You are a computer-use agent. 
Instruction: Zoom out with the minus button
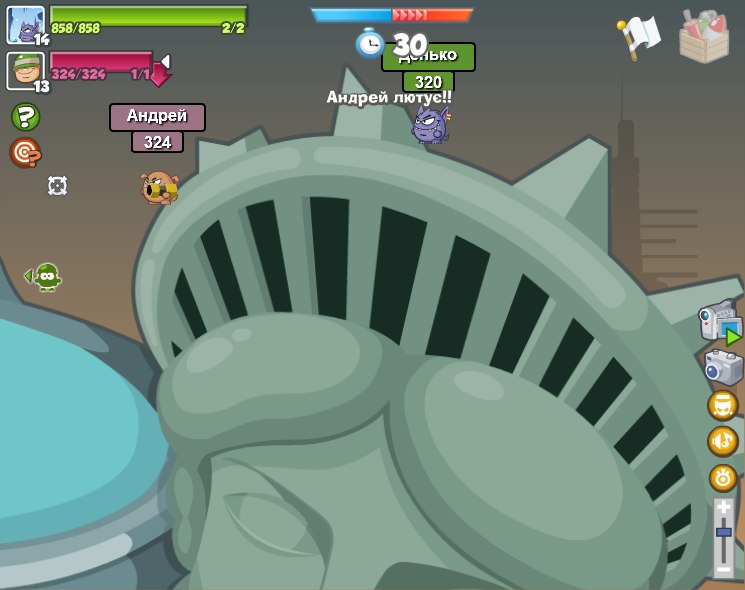pyautogui.click(x=723, y=569)
